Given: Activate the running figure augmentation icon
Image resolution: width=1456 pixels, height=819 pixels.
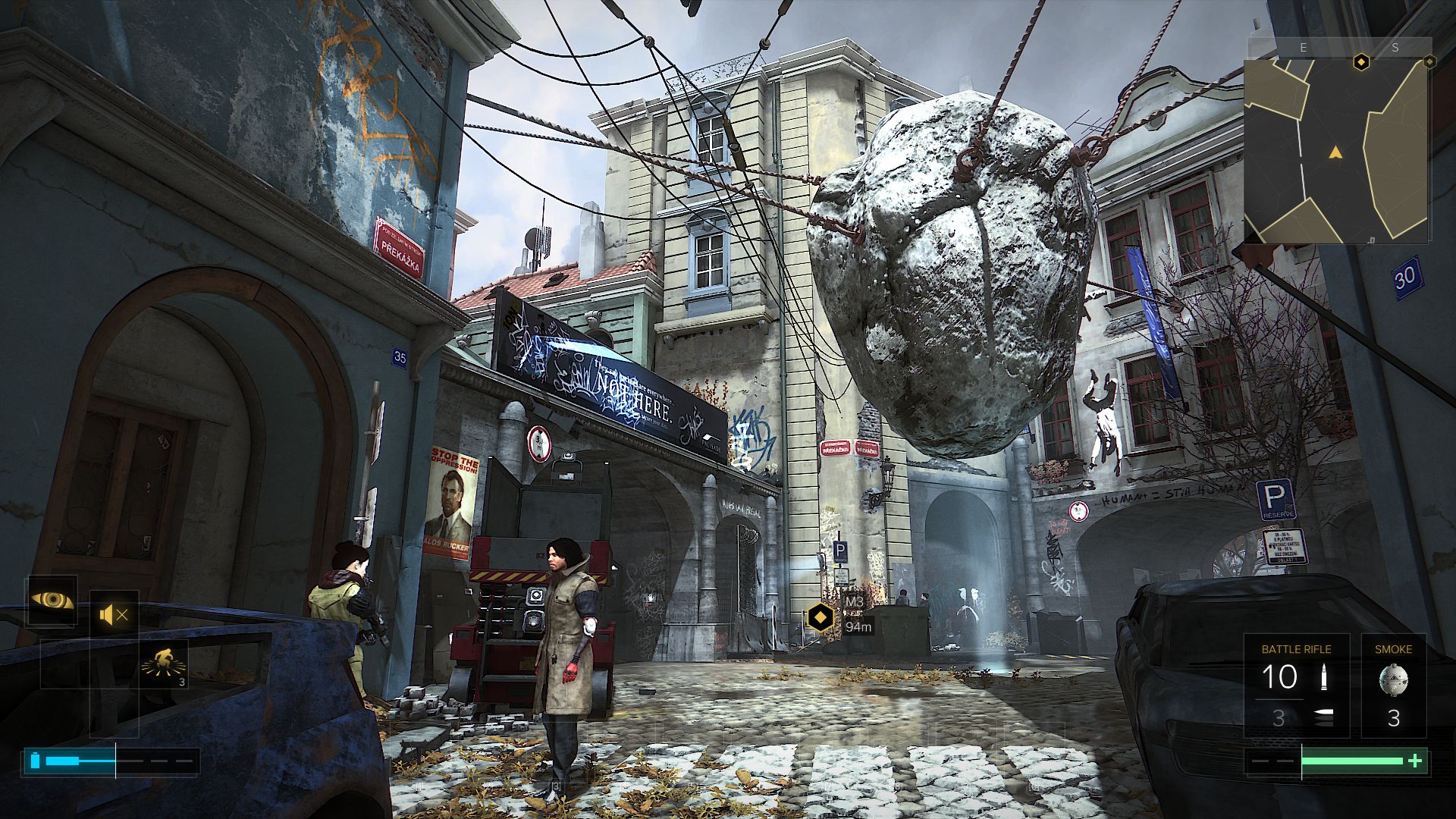Looking at the screenshot, I should [164, 664].
